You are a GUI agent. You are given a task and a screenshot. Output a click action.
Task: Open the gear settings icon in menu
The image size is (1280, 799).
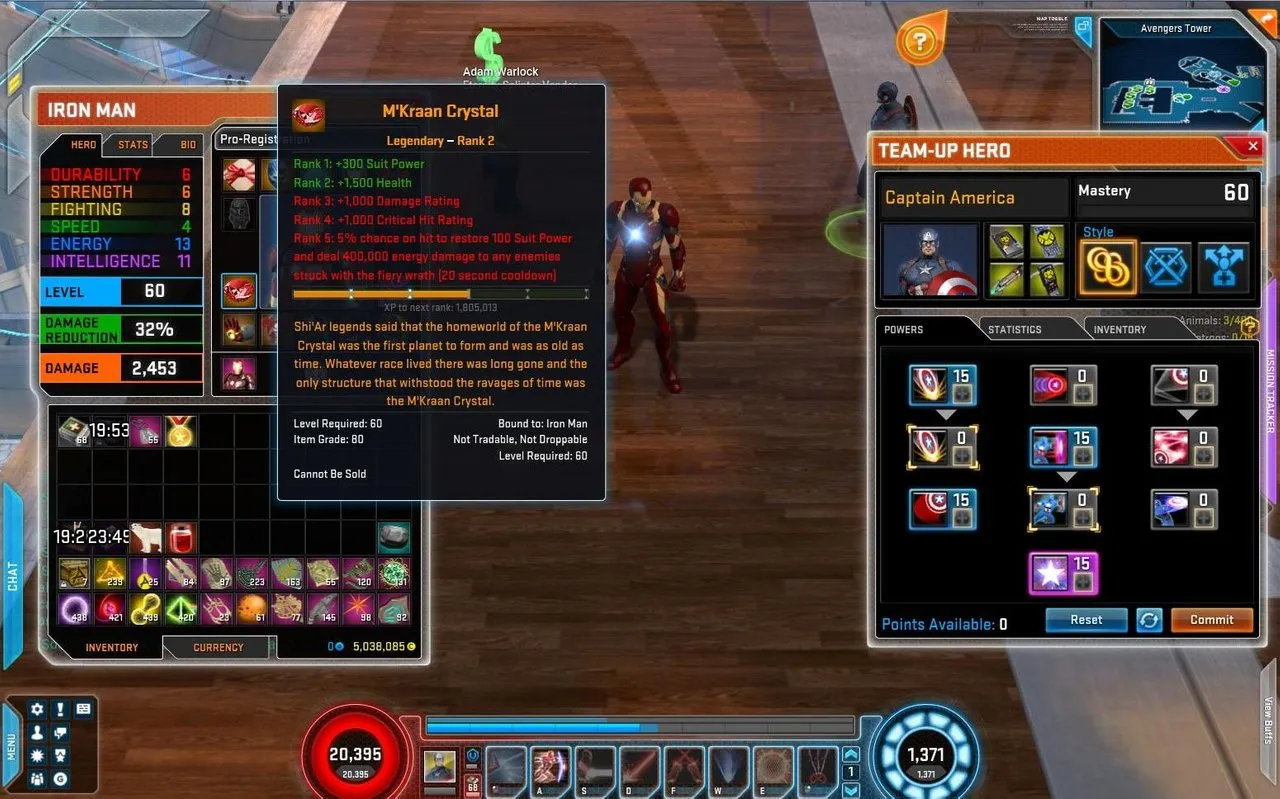(38, 709)
